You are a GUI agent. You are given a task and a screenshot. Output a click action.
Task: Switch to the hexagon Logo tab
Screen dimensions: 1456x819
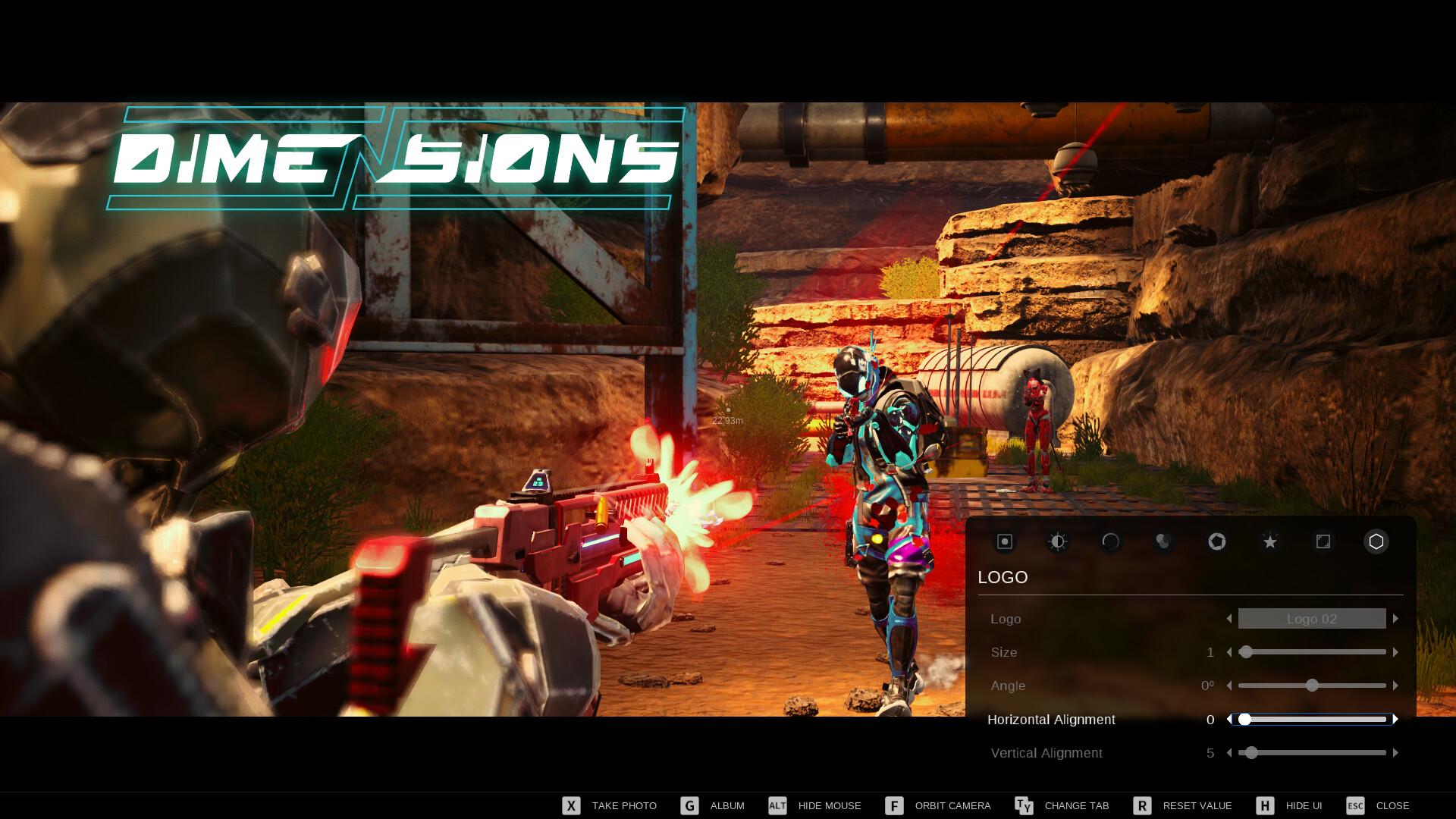1376,541
